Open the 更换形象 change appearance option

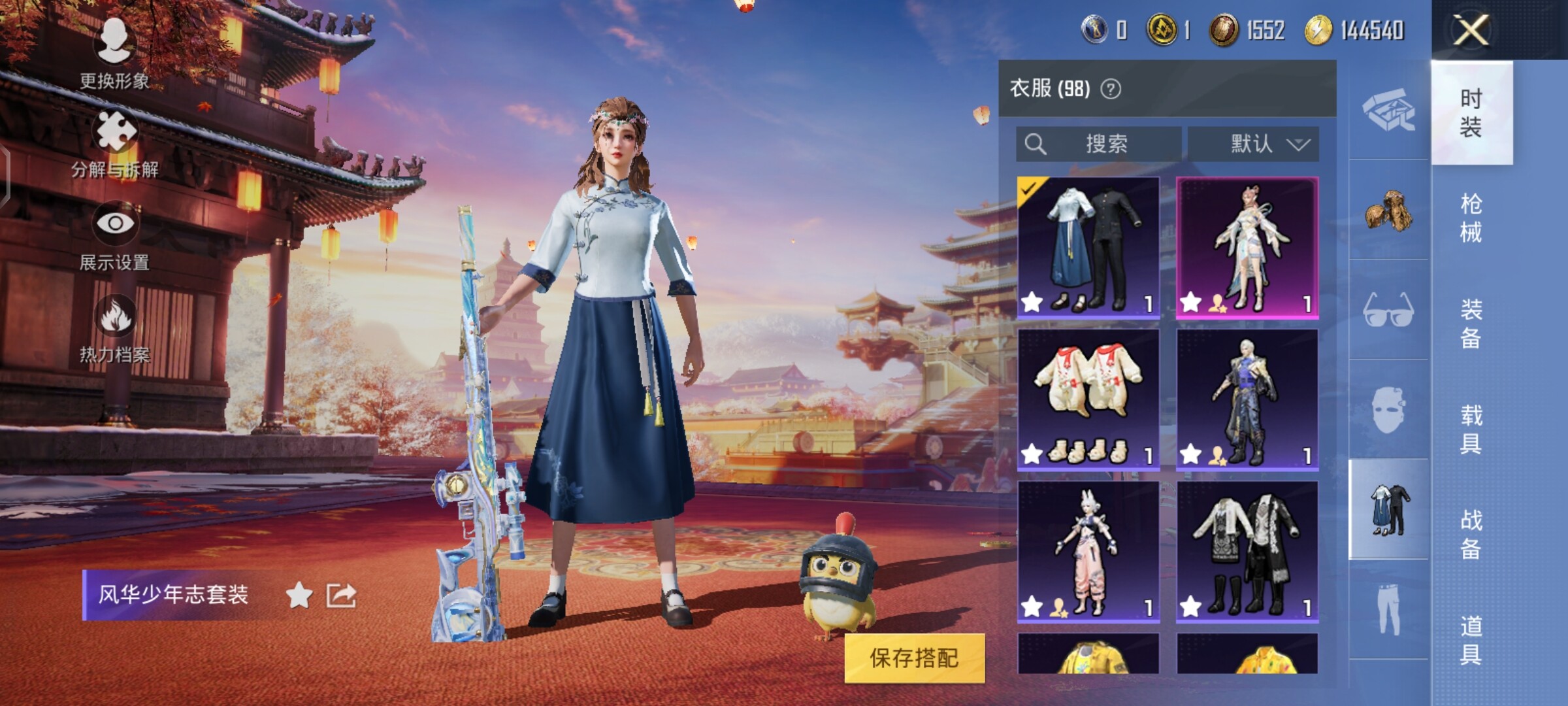(114, 54)
